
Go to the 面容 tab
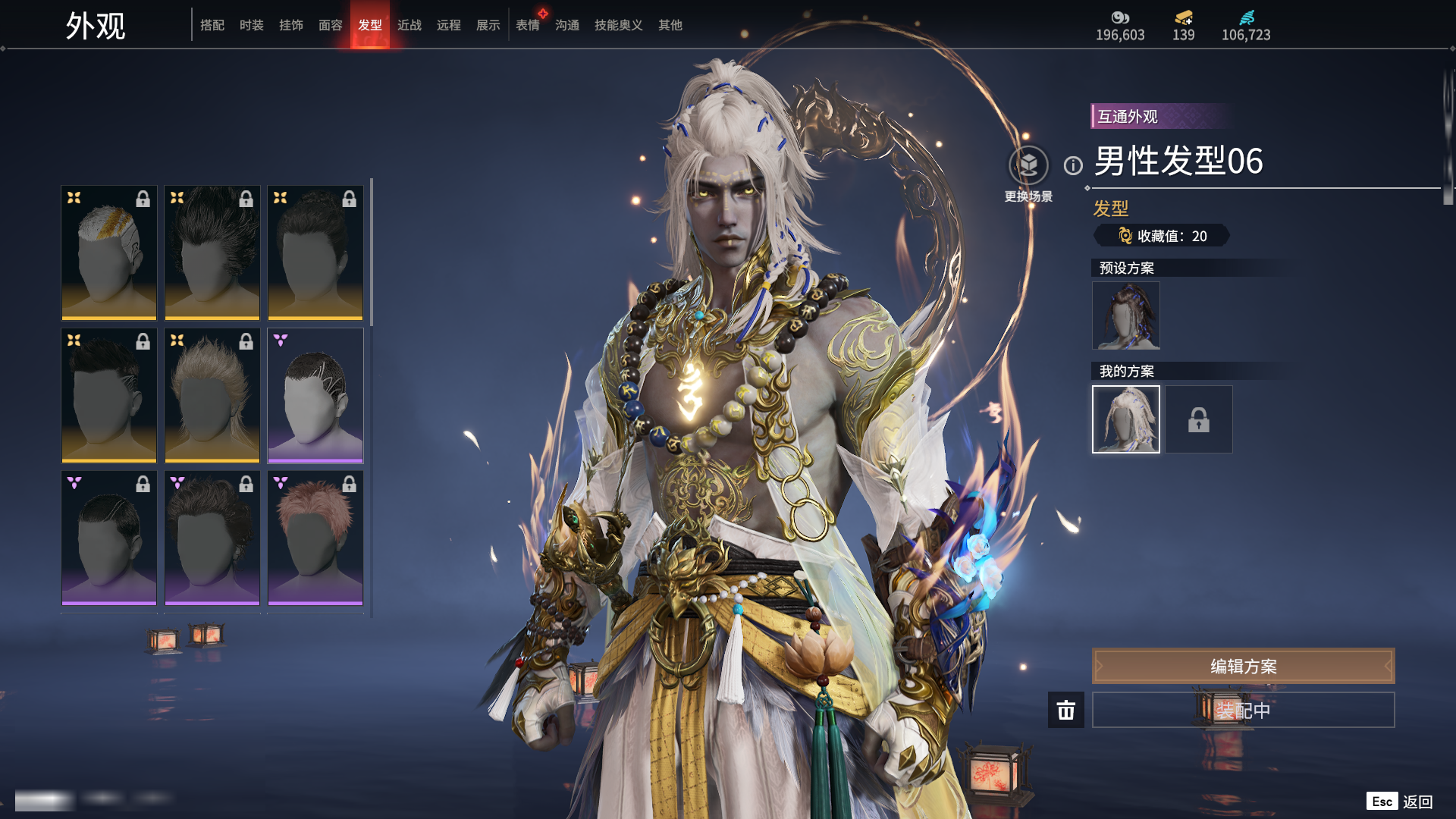pos(331,25)
